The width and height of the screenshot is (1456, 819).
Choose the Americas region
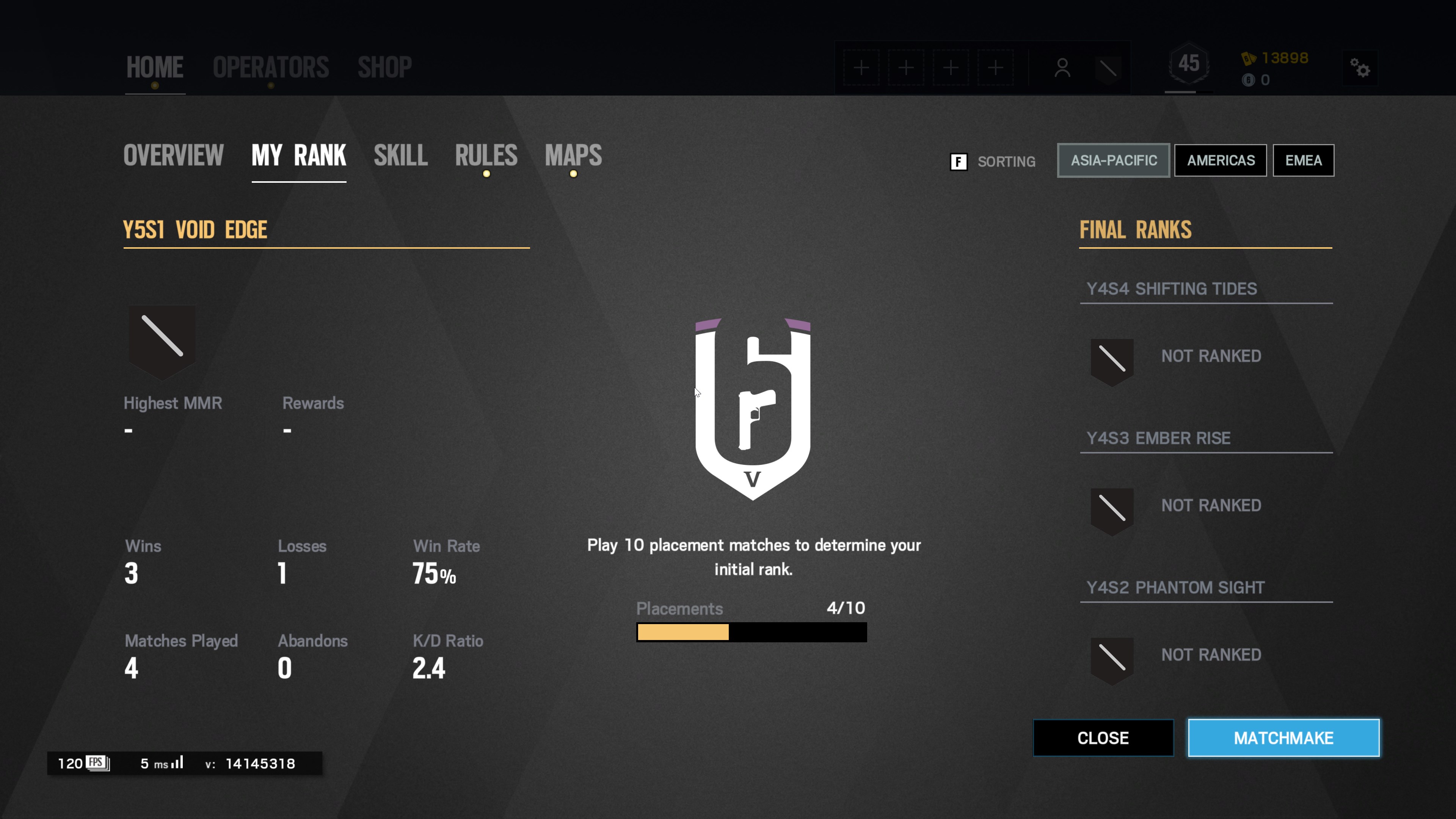point(1220,160)
